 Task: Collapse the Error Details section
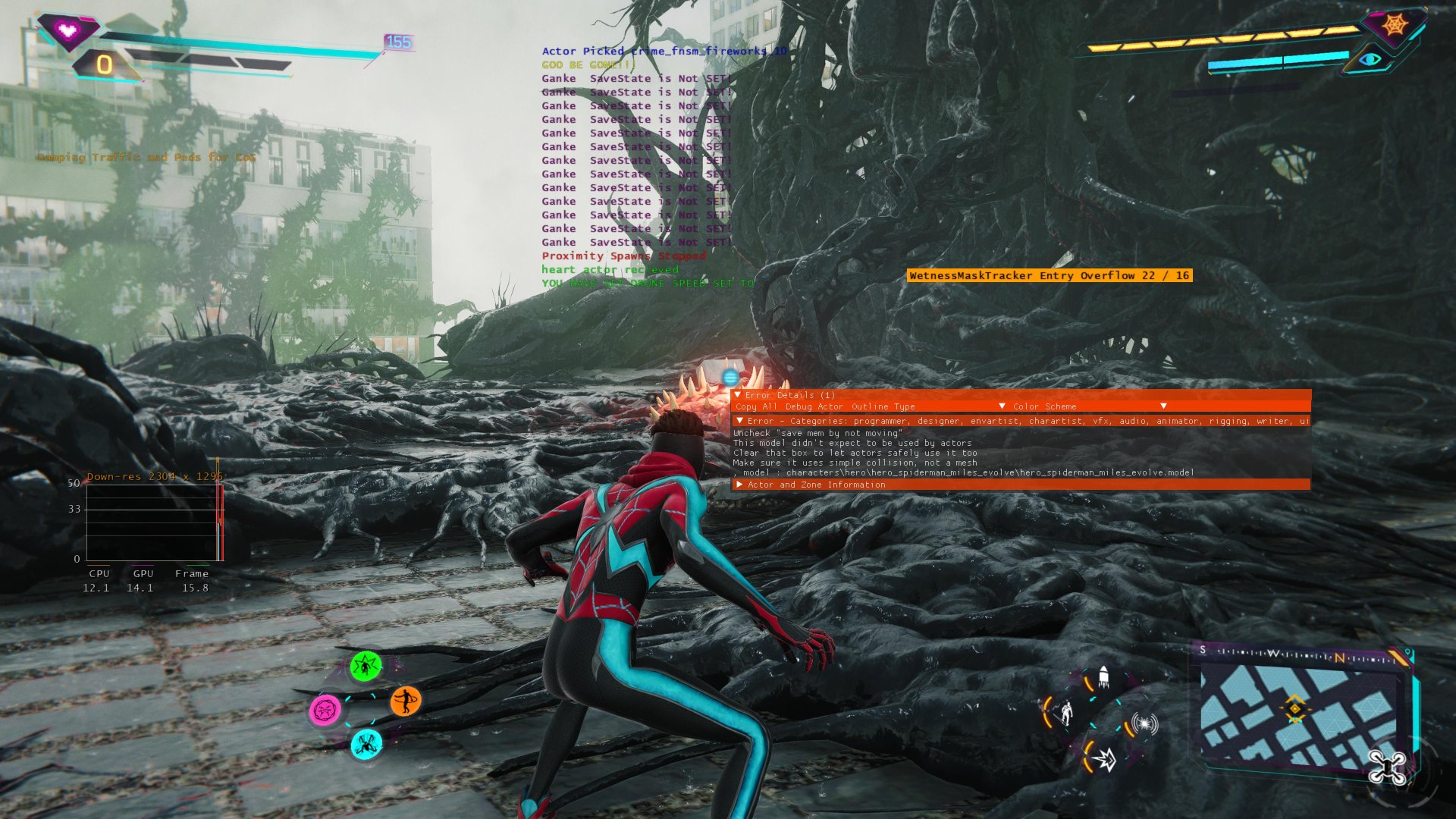(x=738, y=395)
